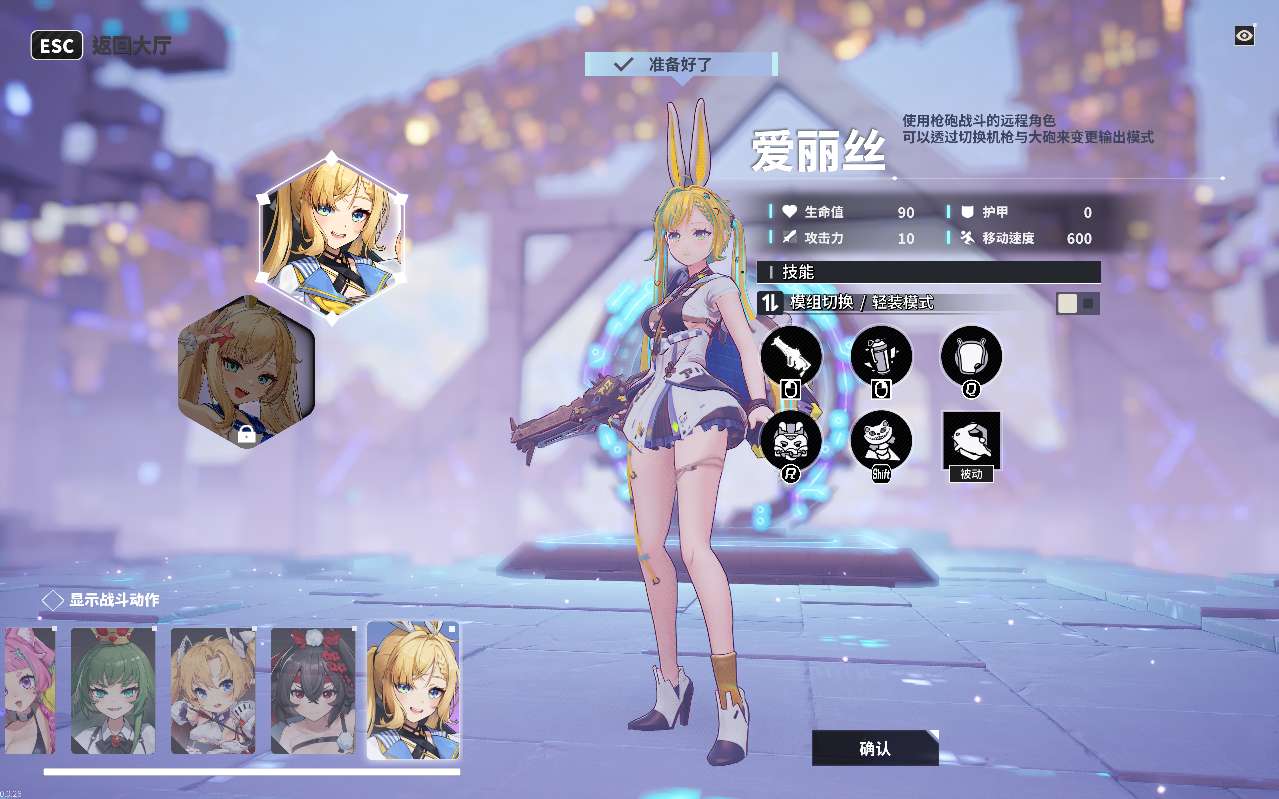Select the locked alternate skin portrait
Screen dimensions: 1279x799
(246, 371)
